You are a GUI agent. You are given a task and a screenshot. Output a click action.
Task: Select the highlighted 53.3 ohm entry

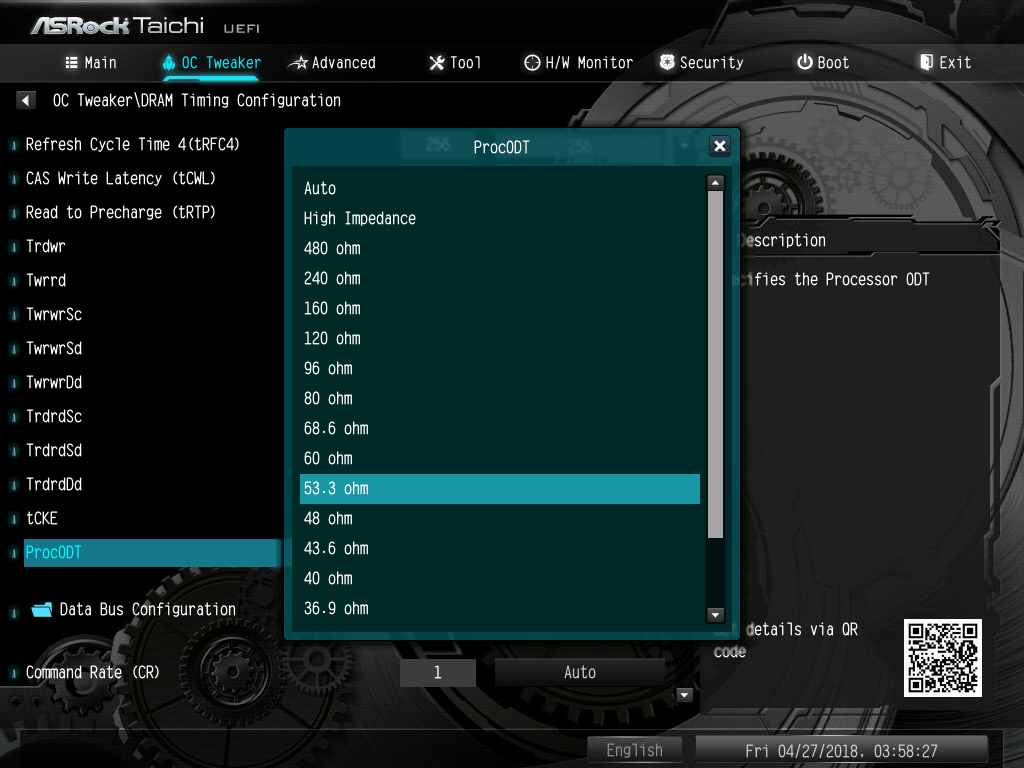pos(500,489)
